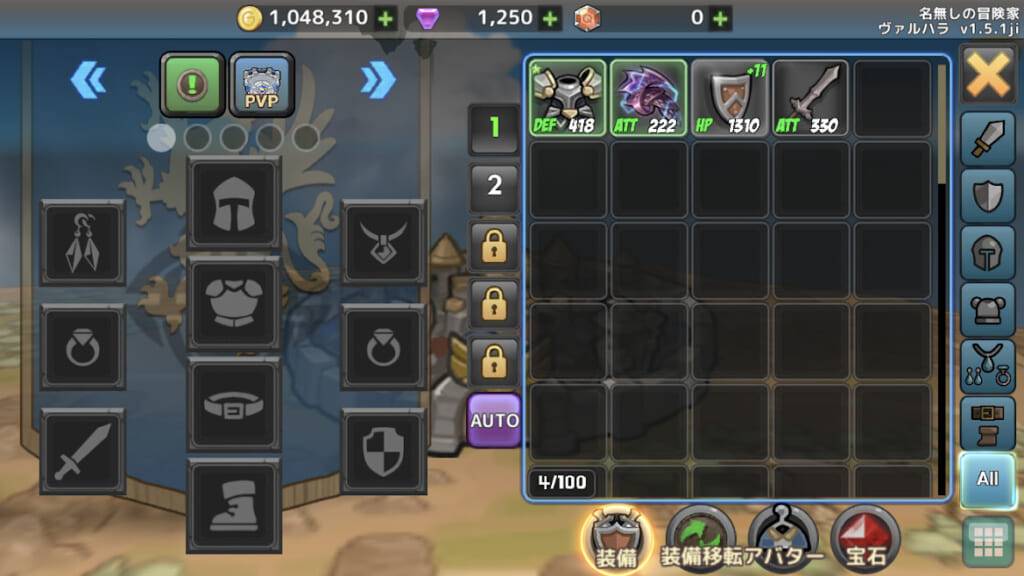1024x576 pixels.
Task: Filter inventory by helmet category
Action: [987, 253]
